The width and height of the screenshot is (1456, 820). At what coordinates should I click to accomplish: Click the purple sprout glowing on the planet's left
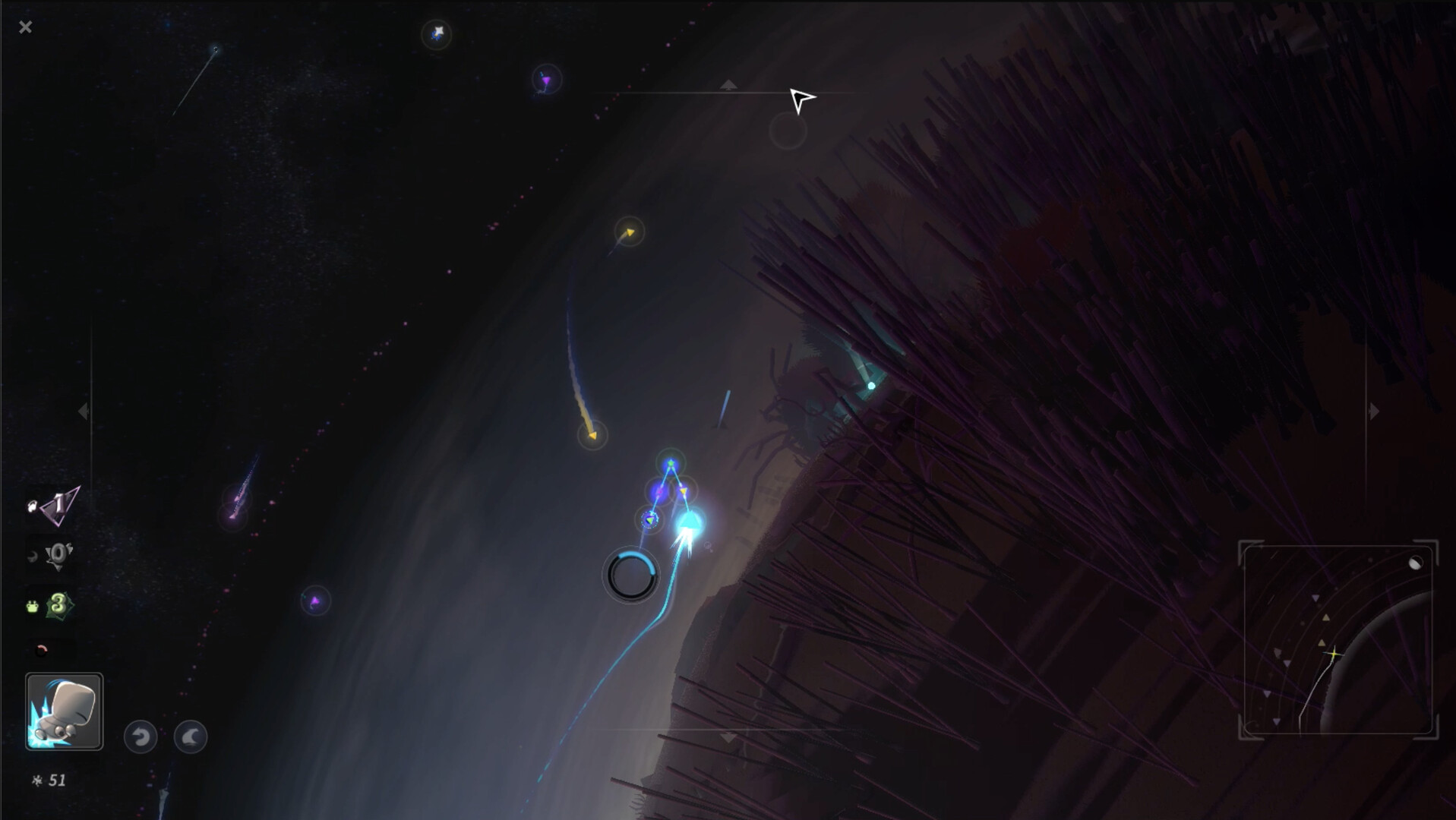(316, 602)
